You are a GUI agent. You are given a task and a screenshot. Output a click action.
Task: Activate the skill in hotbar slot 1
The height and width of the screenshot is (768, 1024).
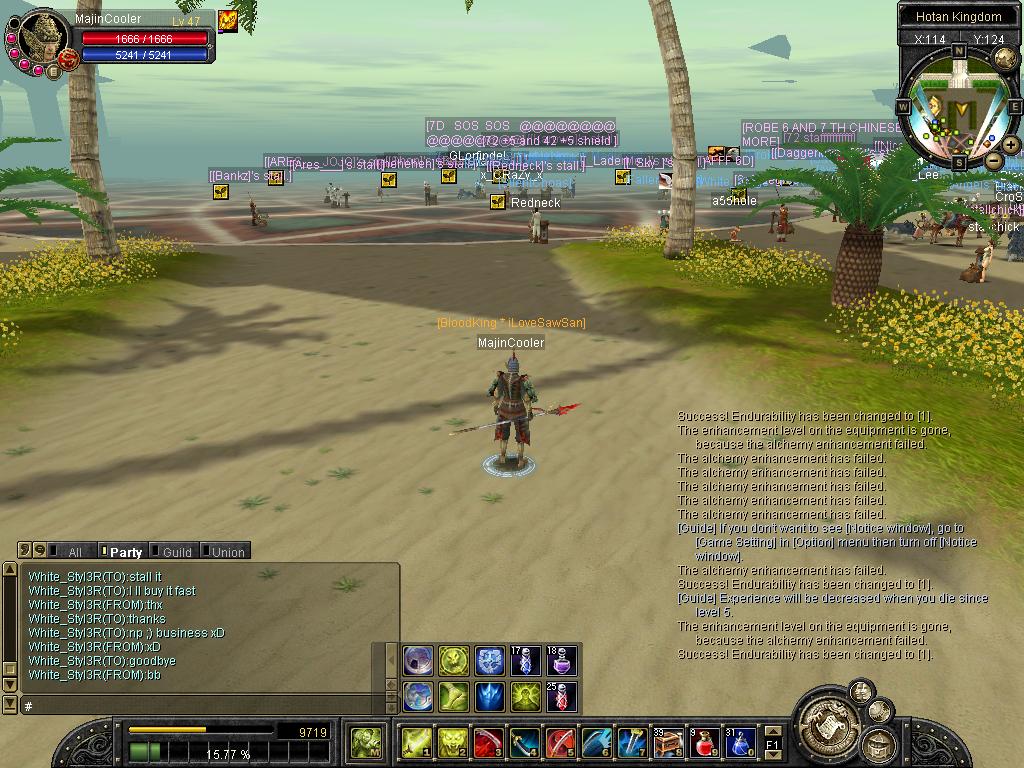[416, 743]
